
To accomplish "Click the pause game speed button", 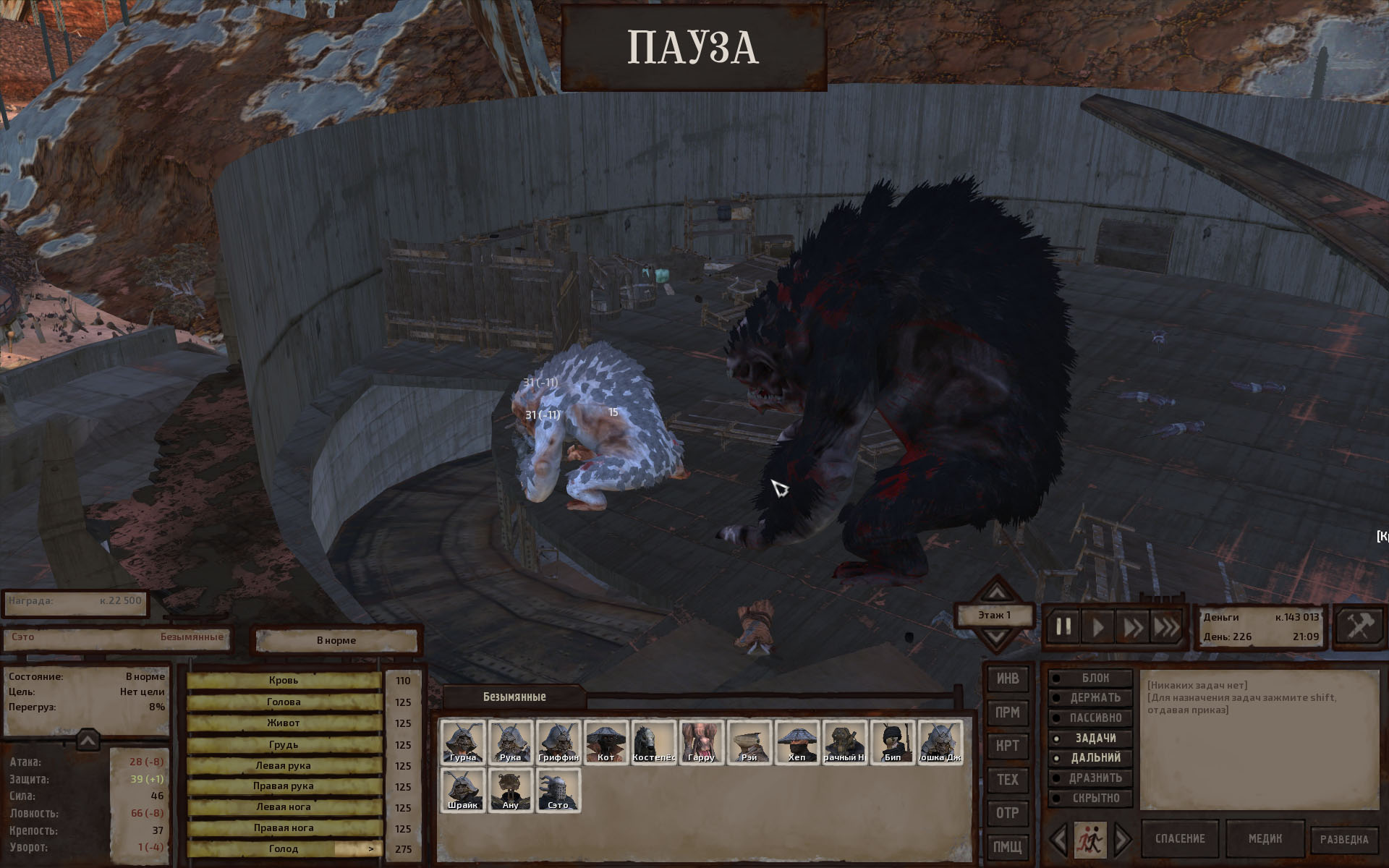I will (x=1063, y=626).
